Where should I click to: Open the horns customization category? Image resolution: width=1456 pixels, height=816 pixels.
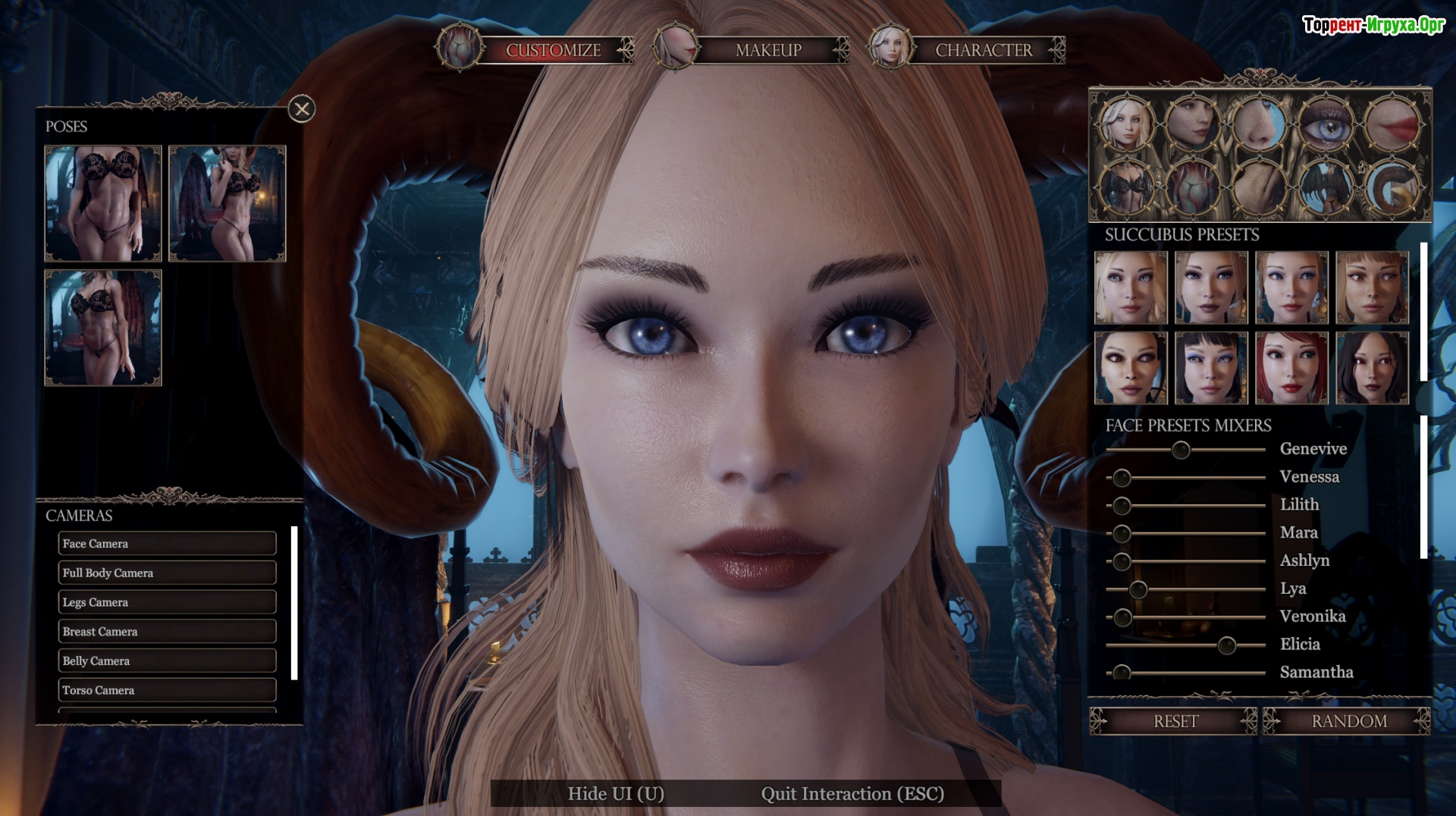pos(1392,187)
